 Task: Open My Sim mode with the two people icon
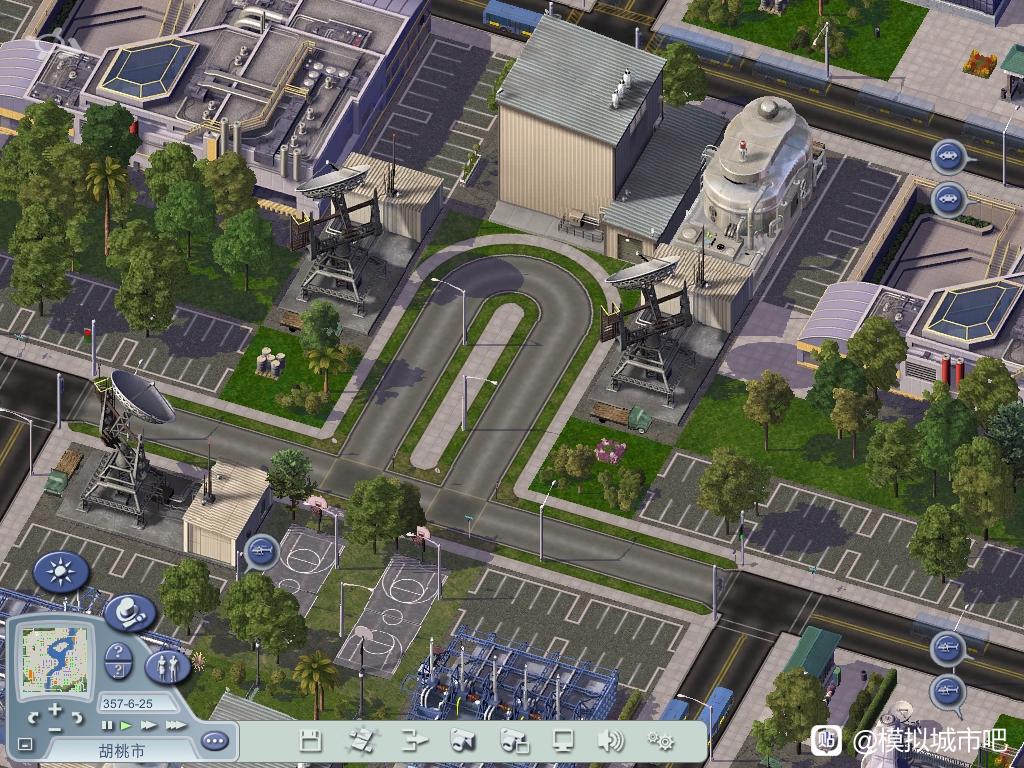coord(167,666)
